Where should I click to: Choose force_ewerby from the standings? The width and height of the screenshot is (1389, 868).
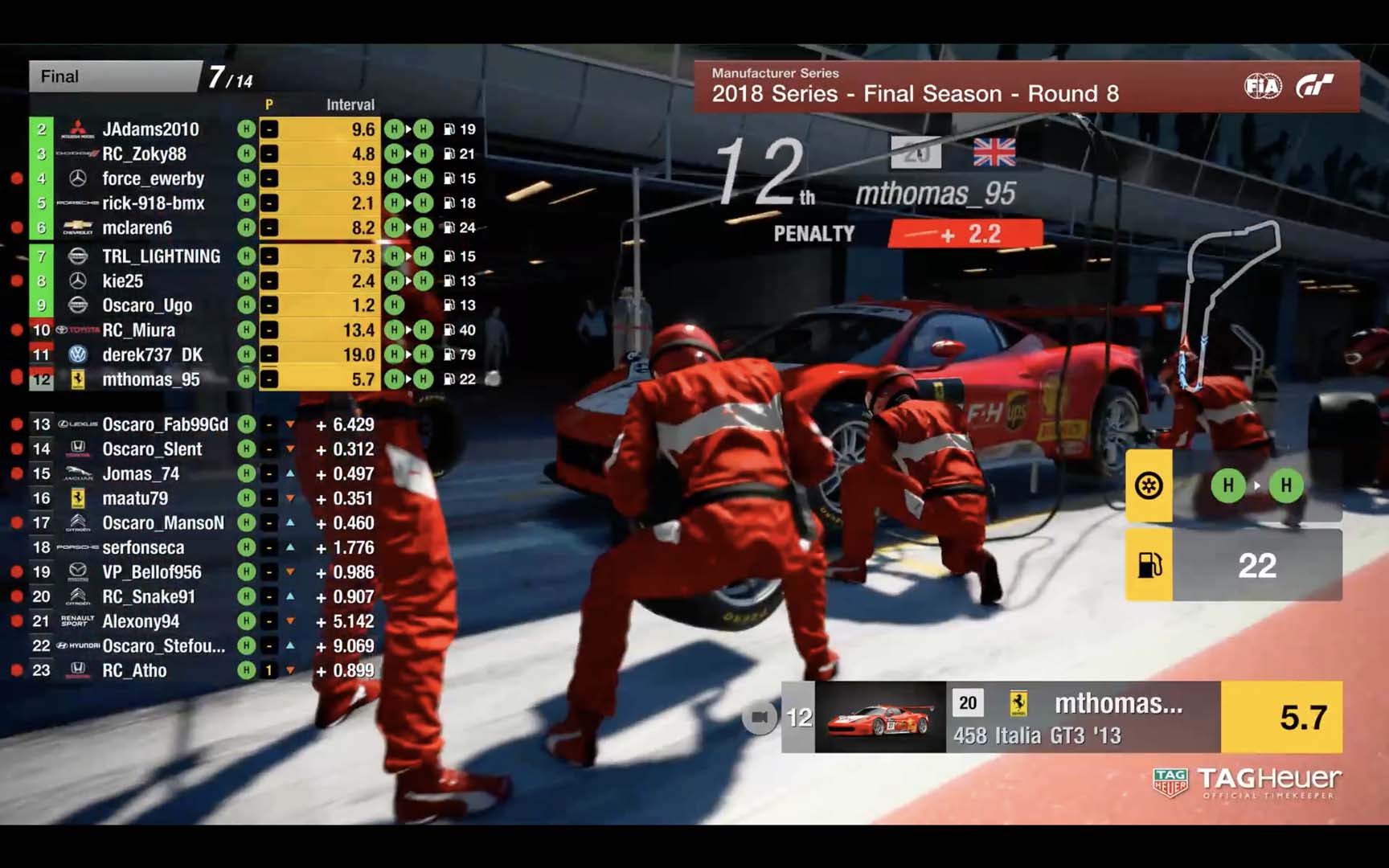coord(153,178)
